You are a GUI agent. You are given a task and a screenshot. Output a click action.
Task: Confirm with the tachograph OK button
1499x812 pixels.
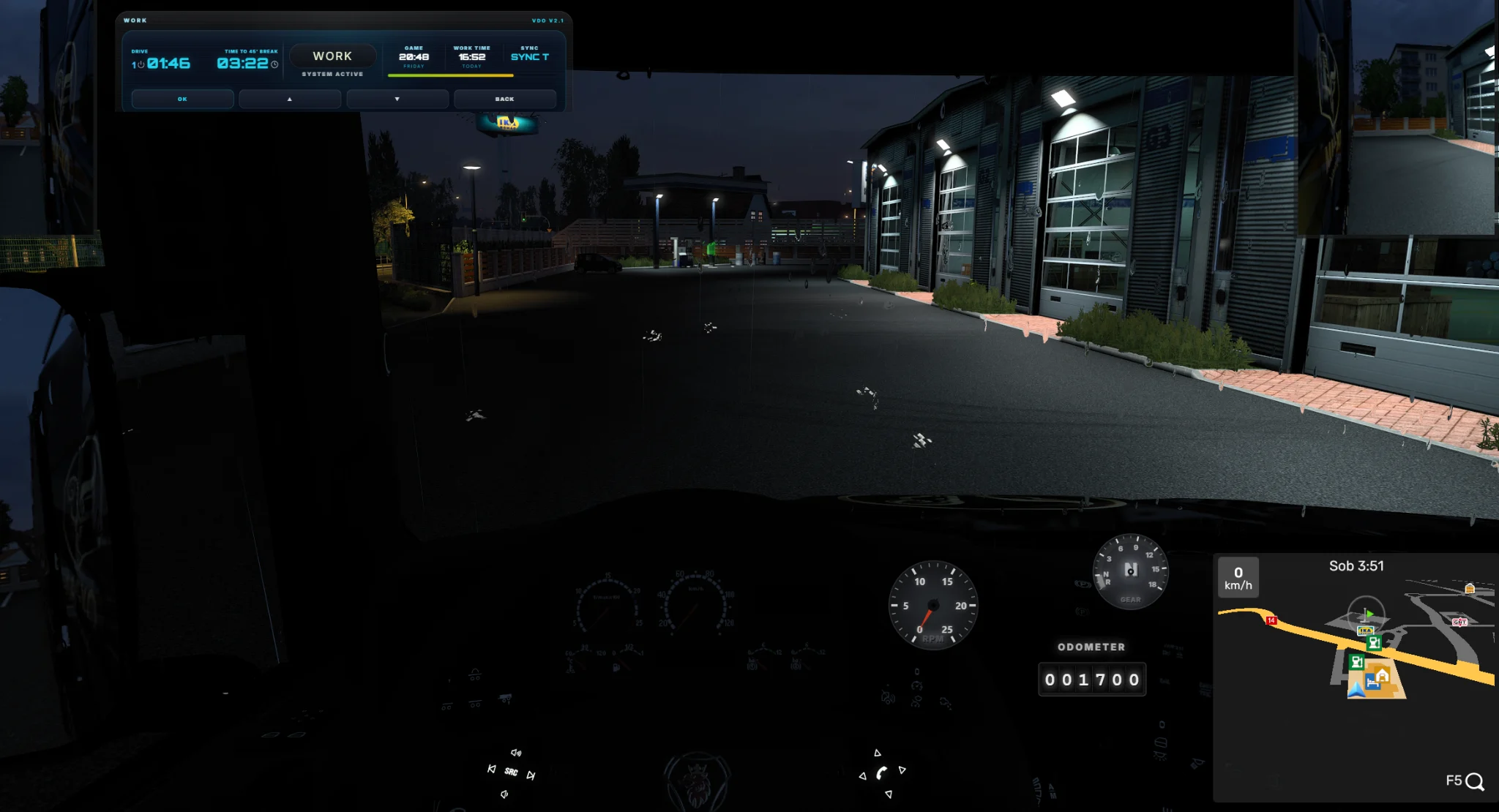click(x=182, y=99)
